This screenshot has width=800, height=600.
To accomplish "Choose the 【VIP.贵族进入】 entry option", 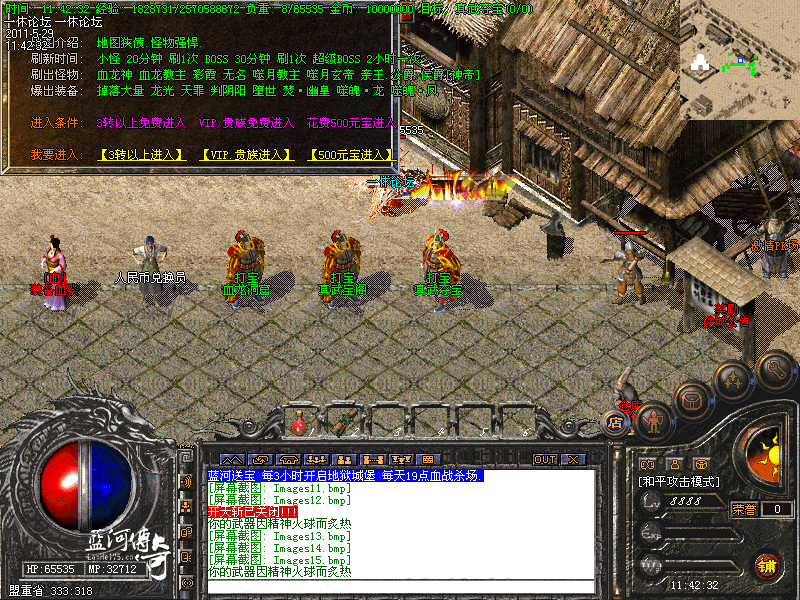I will pyautogui.click(x=246, y=155).
